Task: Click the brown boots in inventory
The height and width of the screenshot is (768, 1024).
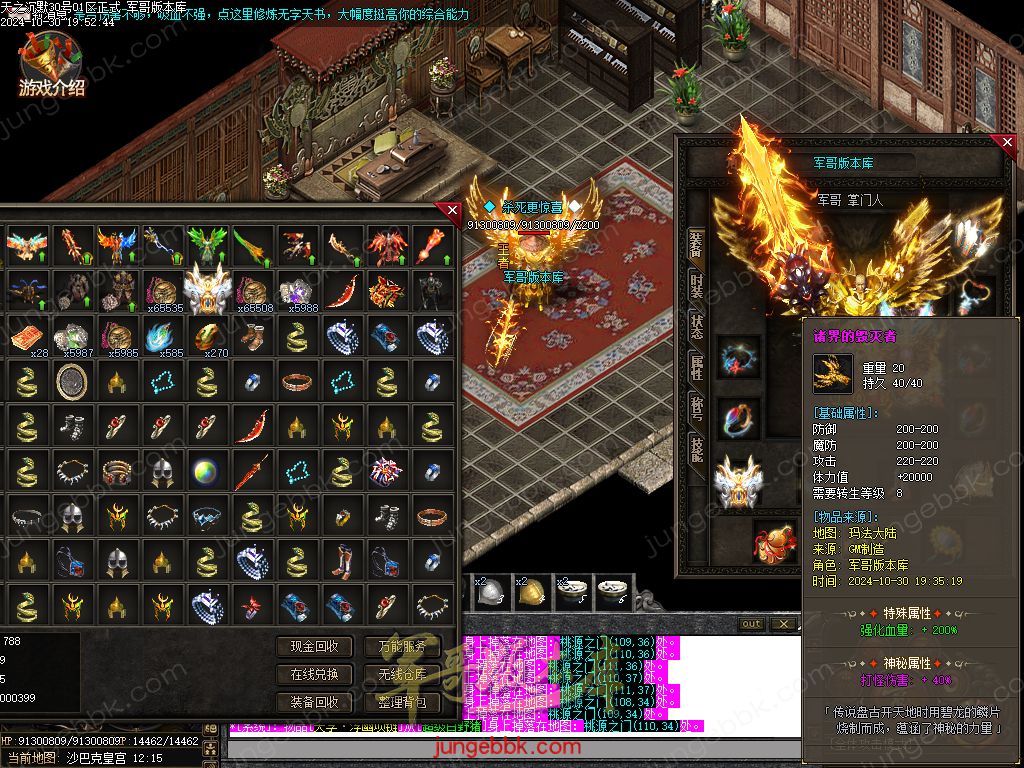Action: (251, 338)
